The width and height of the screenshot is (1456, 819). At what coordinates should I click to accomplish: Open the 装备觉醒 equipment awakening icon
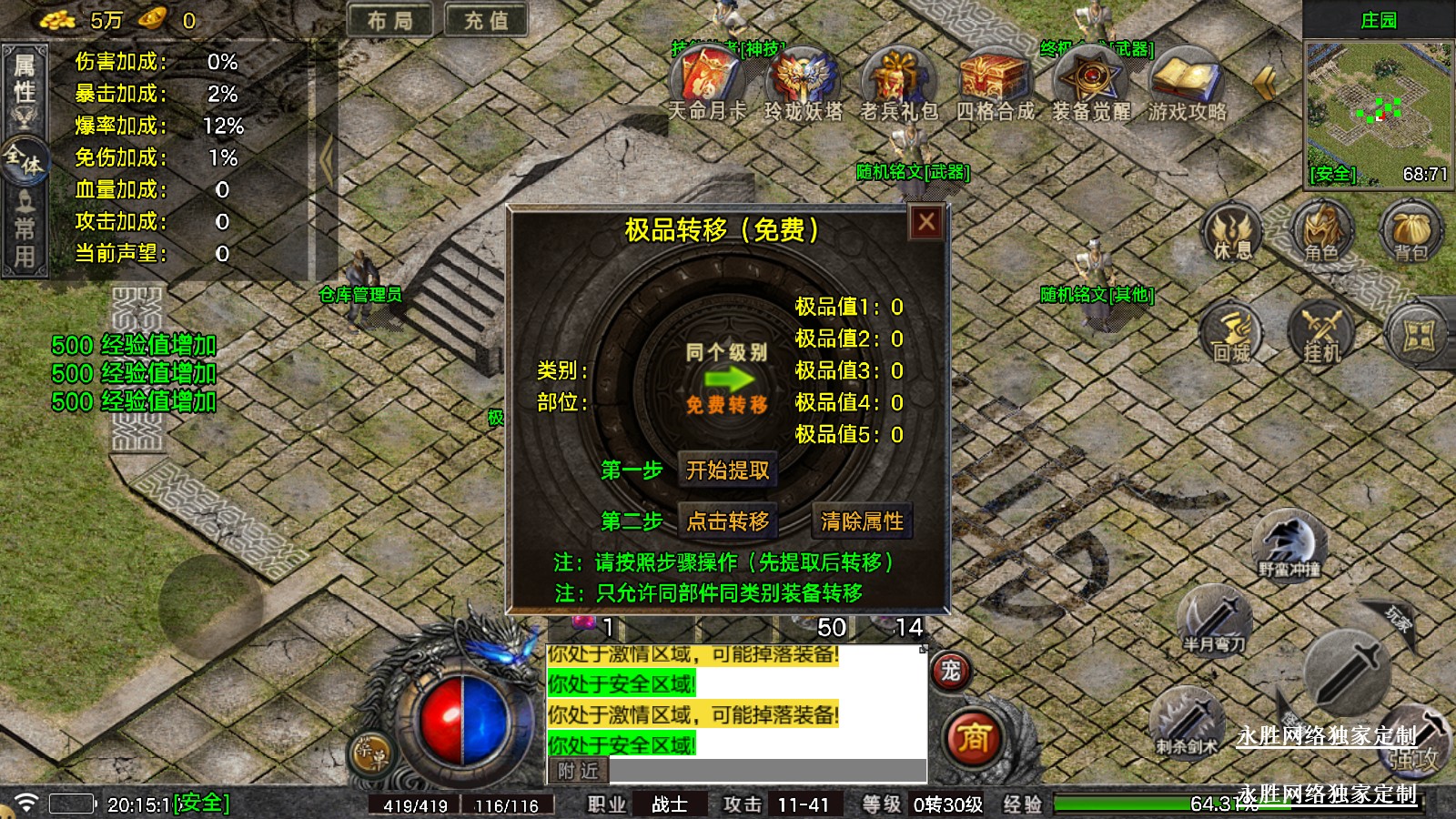pos(1091,78)
